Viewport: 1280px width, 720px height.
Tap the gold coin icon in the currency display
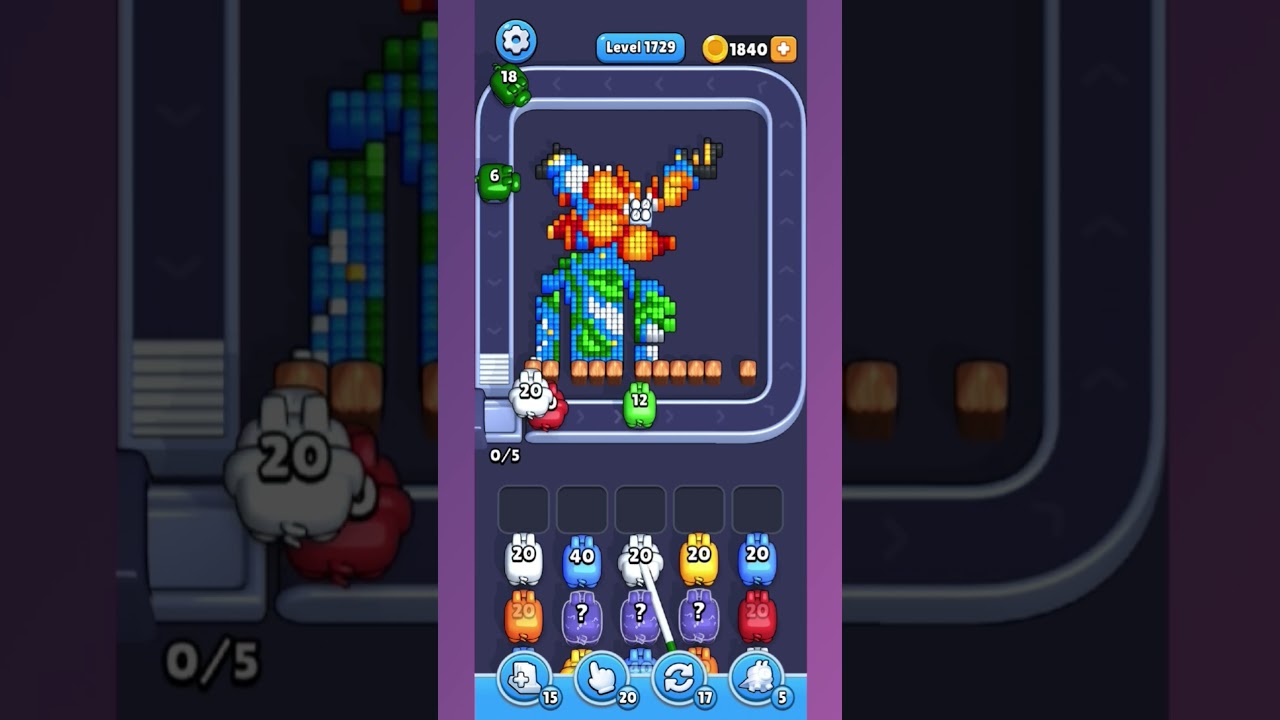click(x=715, y=47)
